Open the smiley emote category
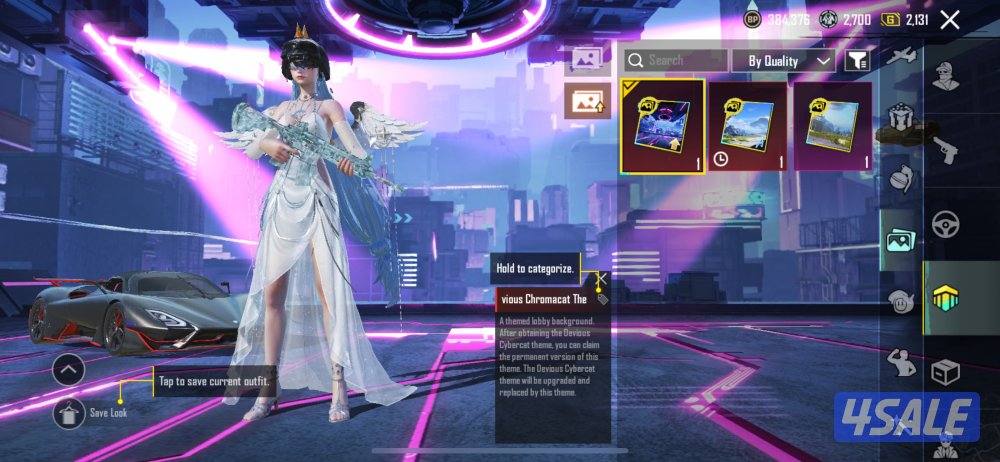 pyautogui.click(x=900, y=300)
